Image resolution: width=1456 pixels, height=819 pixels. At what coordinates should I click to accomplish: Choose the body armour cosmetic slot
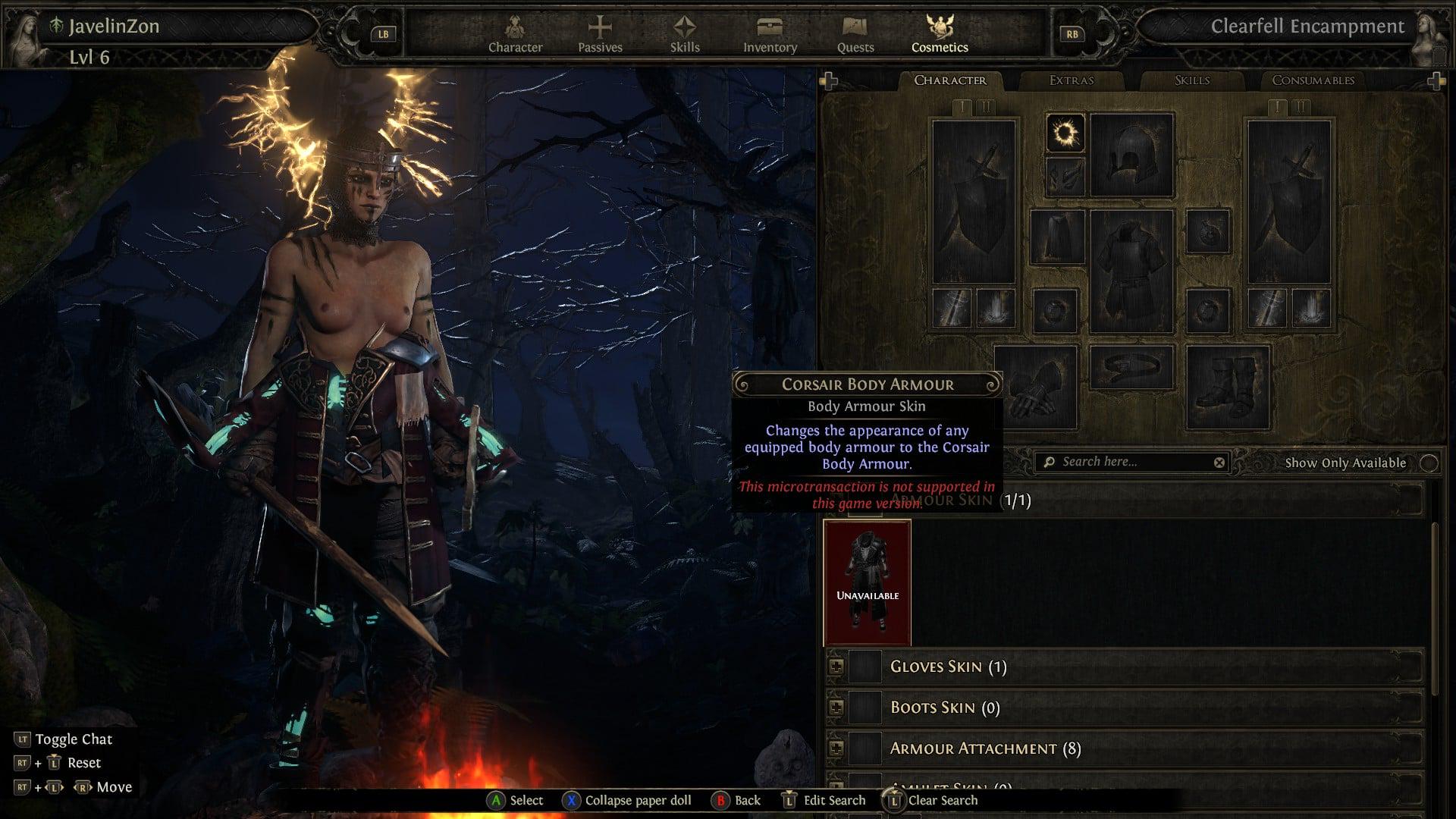pos(1131,271)
